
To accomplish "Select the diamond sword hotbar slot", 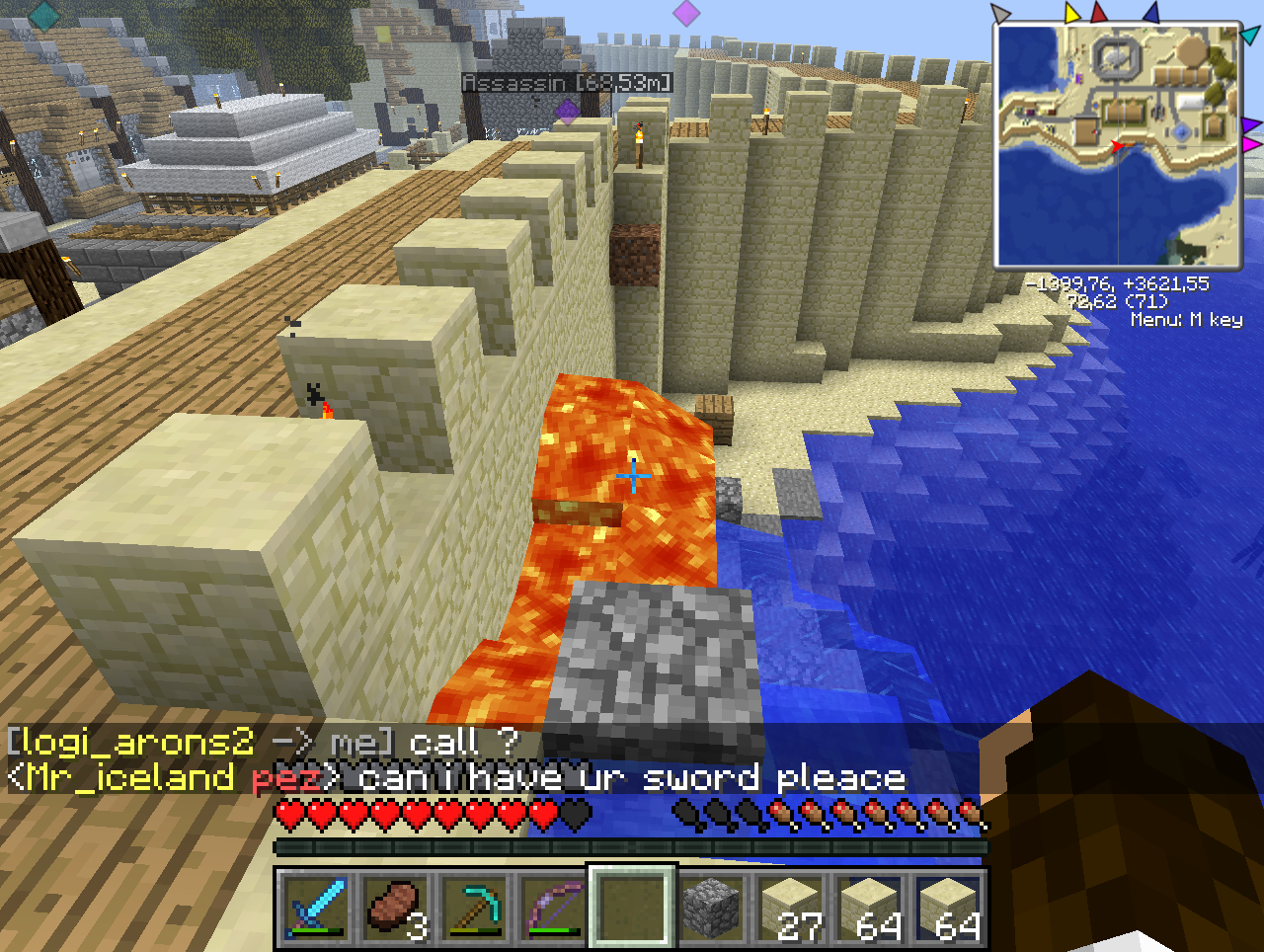I will (x=315, y=906).
